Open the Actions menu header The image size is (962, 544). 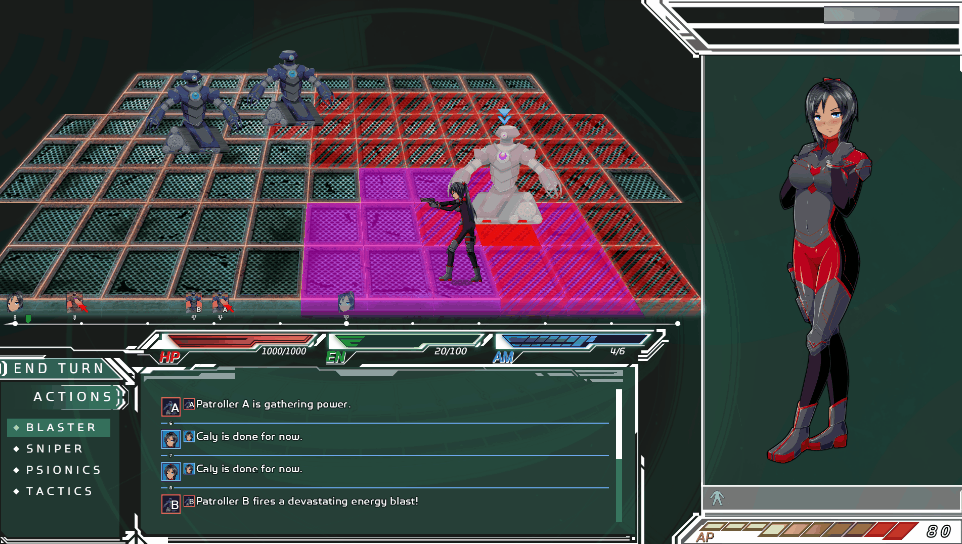click(72, 397)
